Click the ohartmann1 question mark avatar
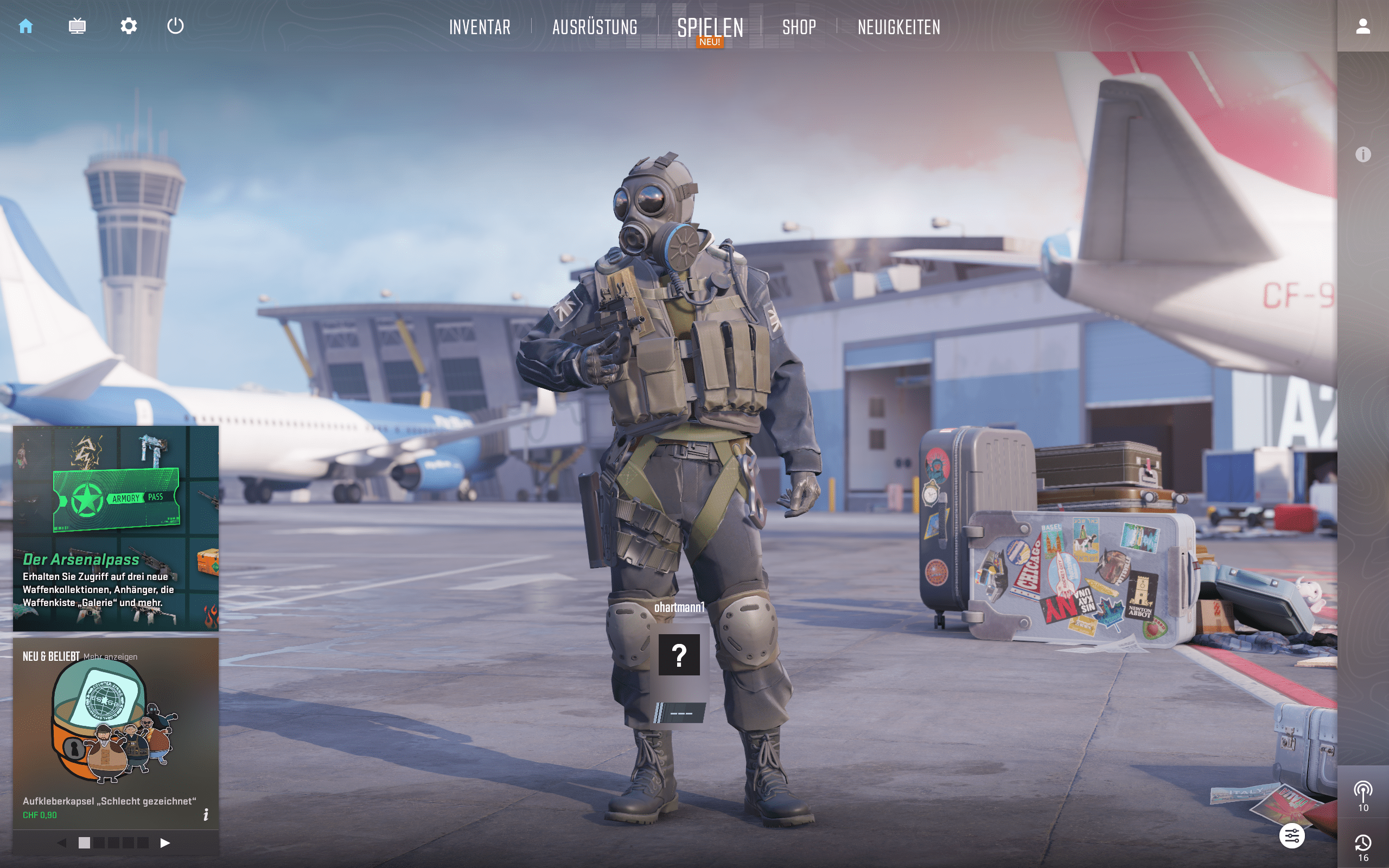1389x868 pixels. point(679,654)
